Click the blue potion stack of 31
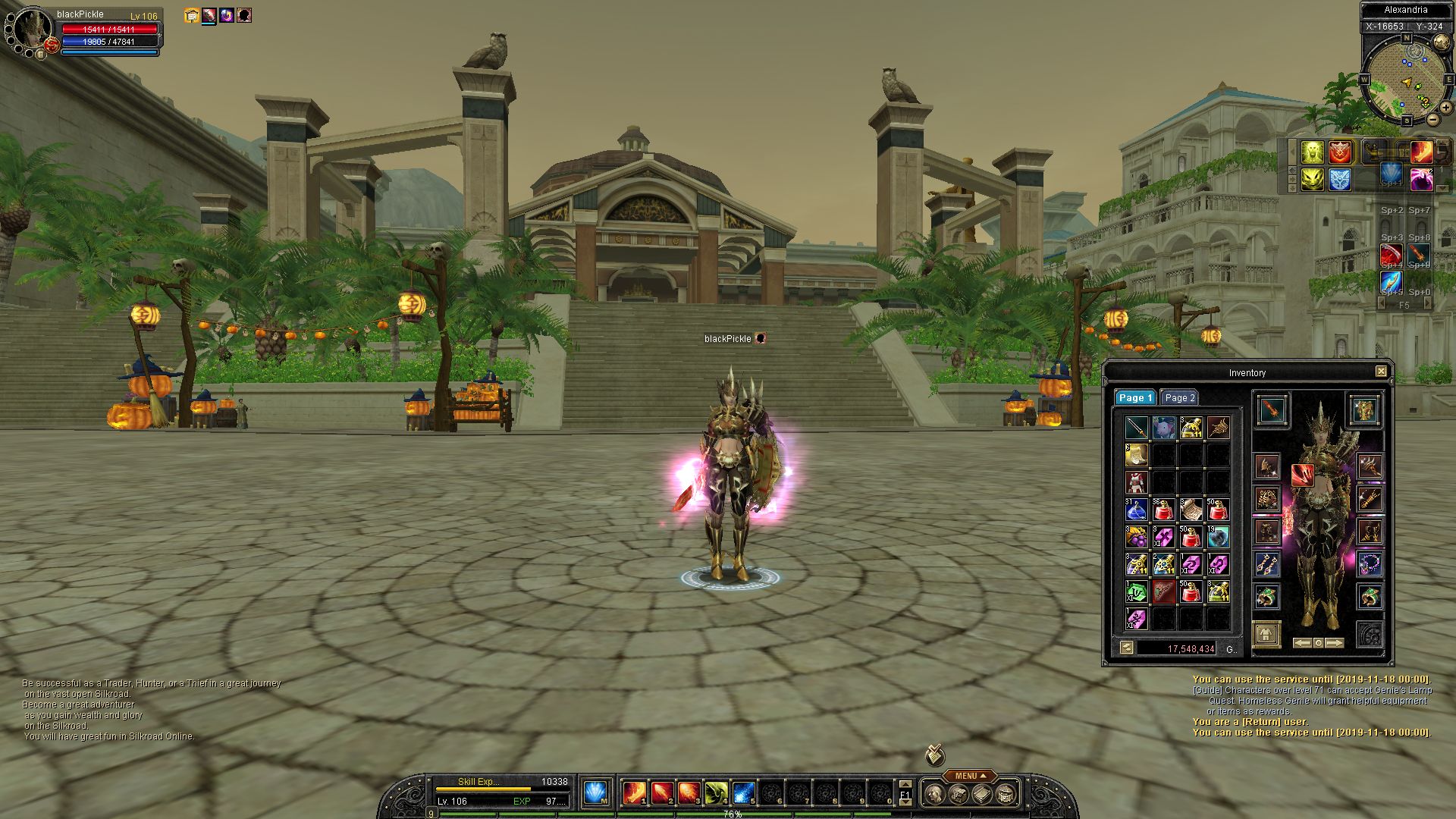1456x819 pixels. pyautogui.click(x=1136, y=510)
